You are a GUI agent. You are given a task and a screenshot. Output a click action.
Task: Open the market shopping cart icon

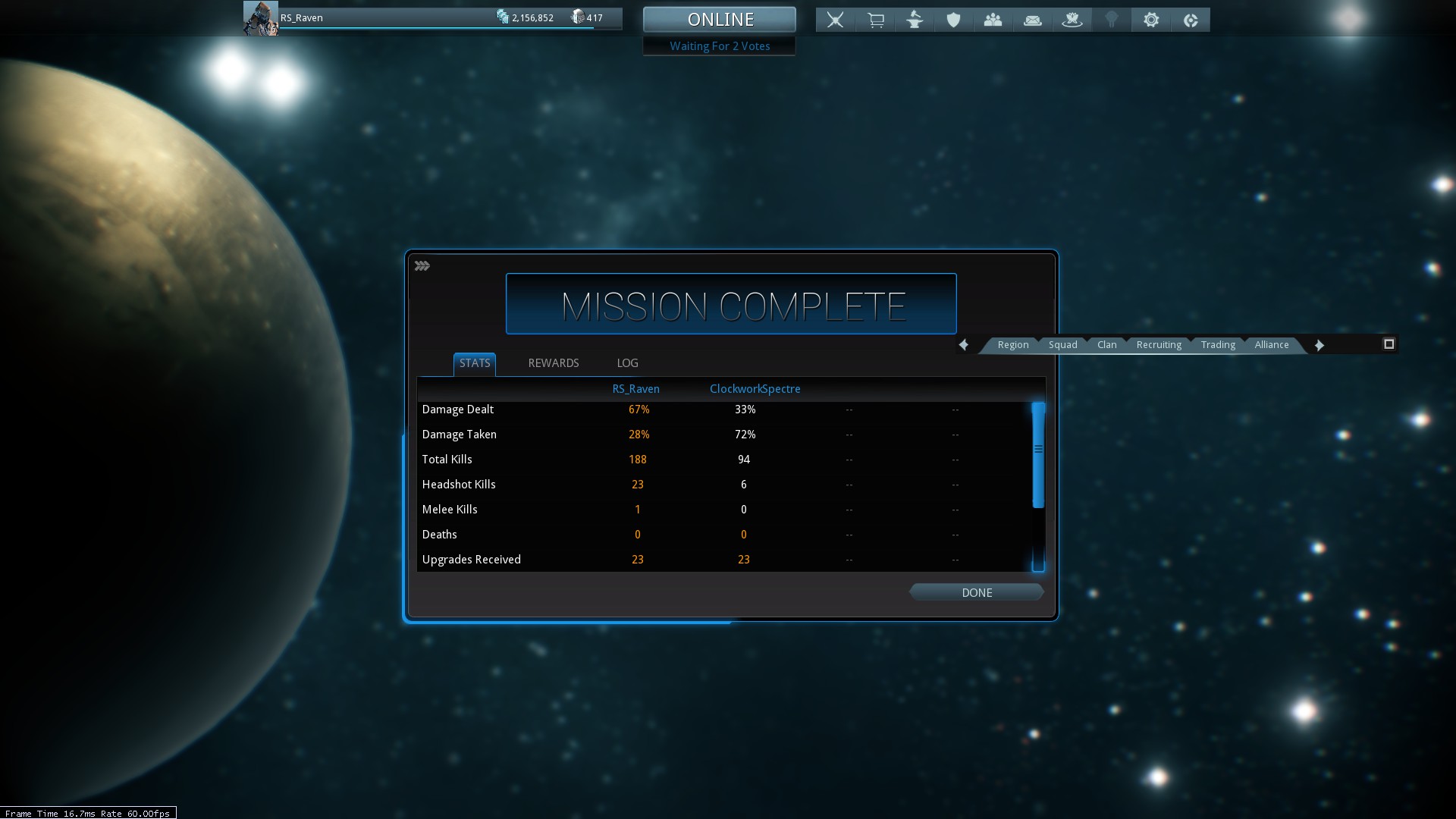point(875,20)
